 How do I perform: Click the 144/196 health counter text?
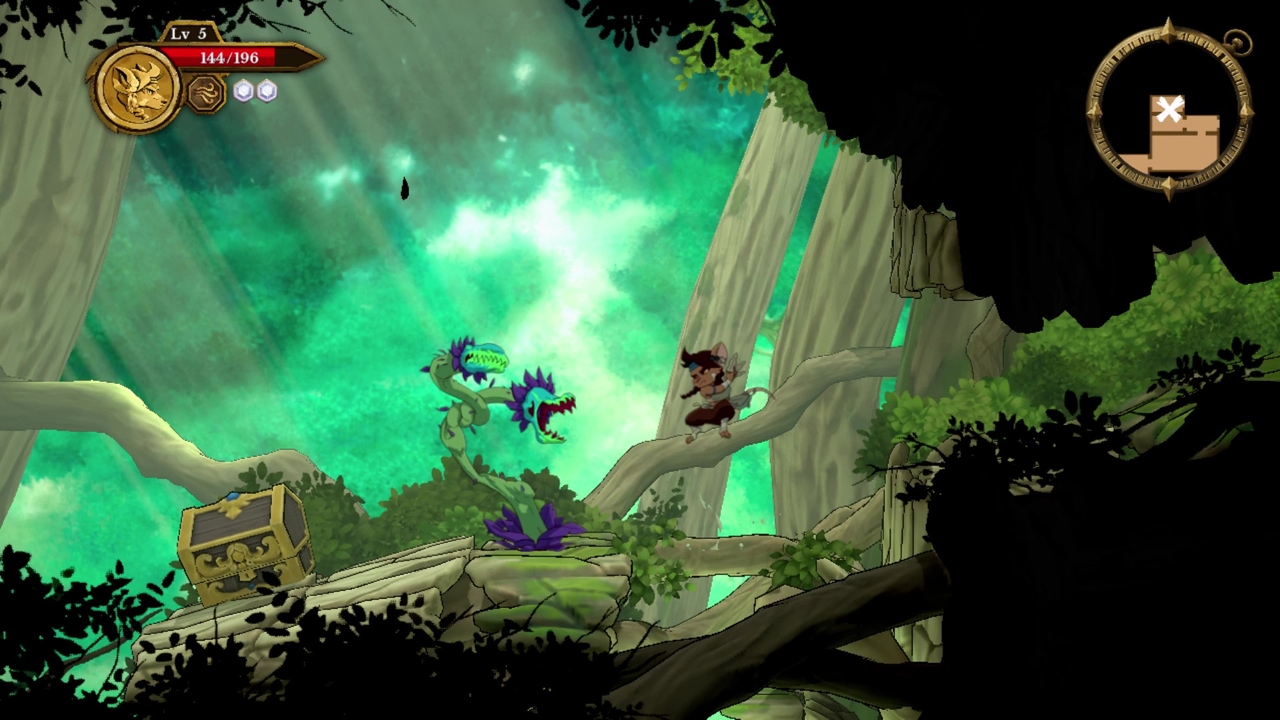[232, 58]
